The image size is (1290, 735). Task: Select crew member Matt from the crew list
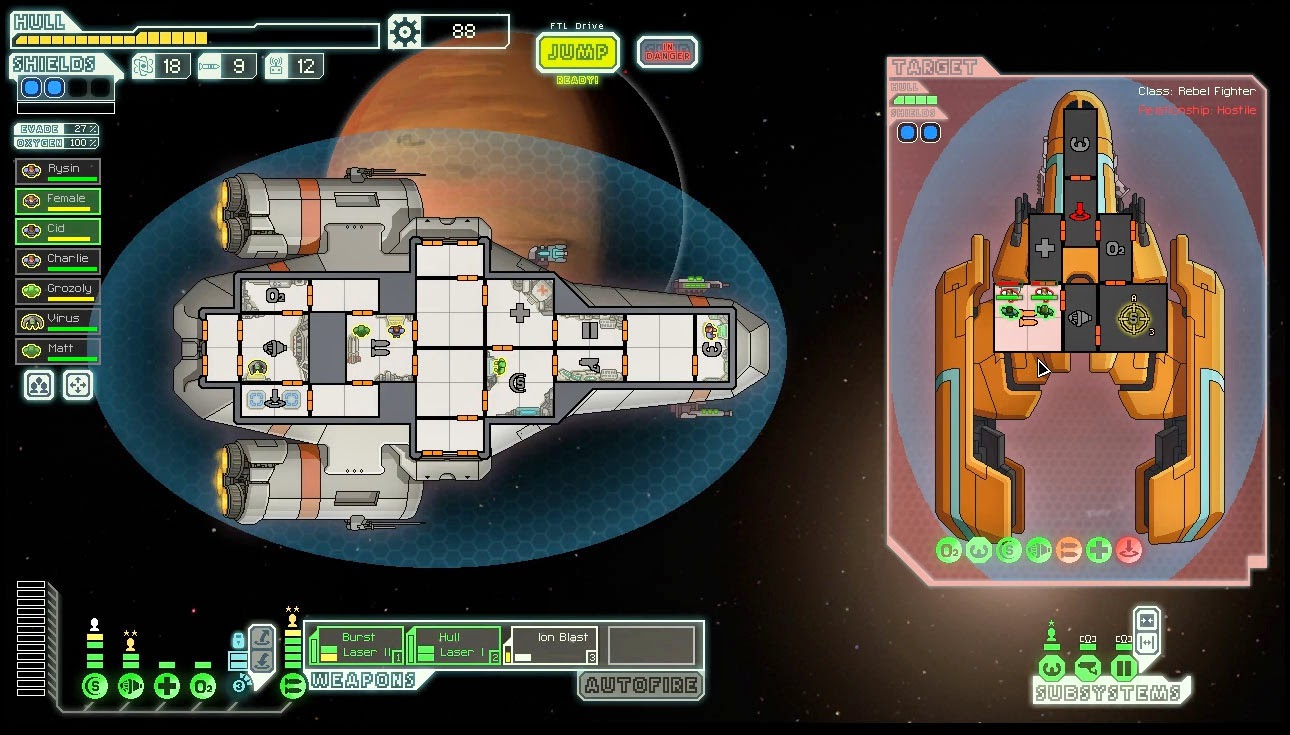(x=58, y=351)
